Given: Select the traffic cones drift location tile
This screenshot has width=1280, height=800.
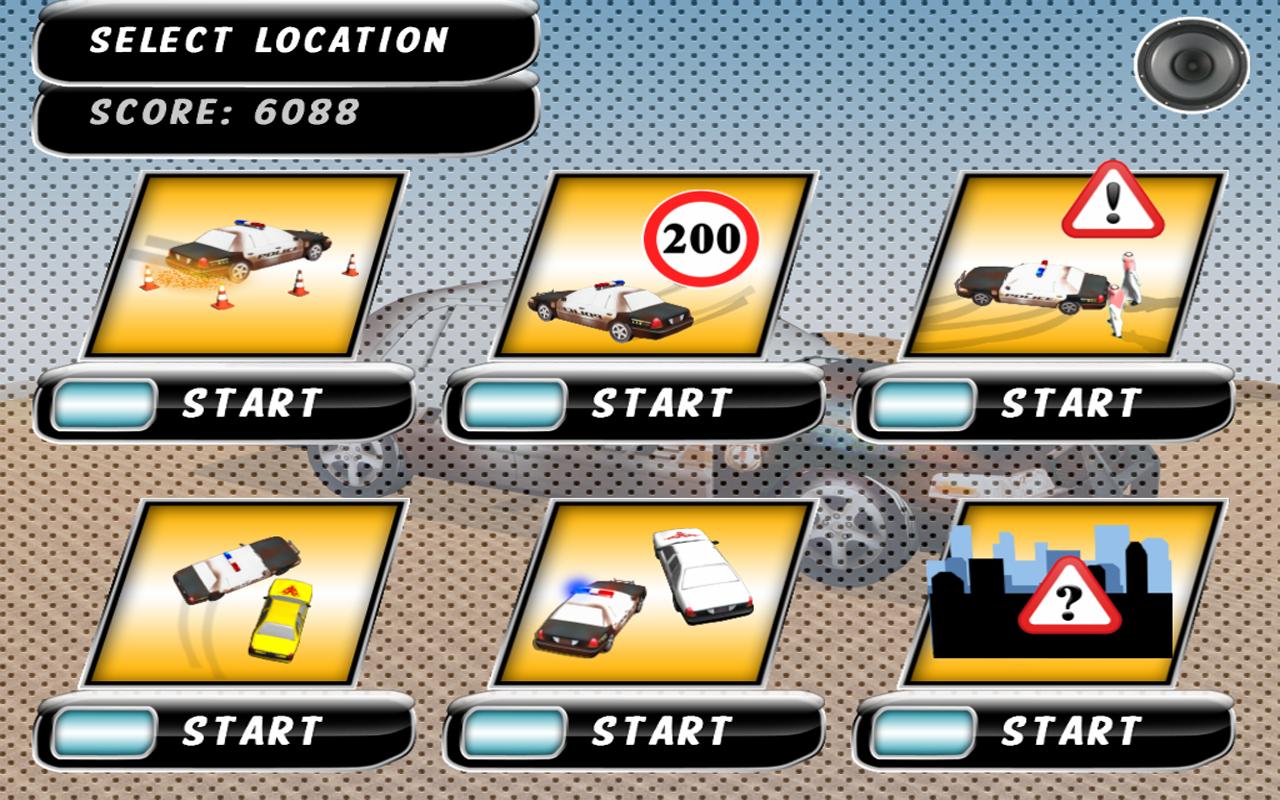Looking at the screenshot, I should pos(247,265).
